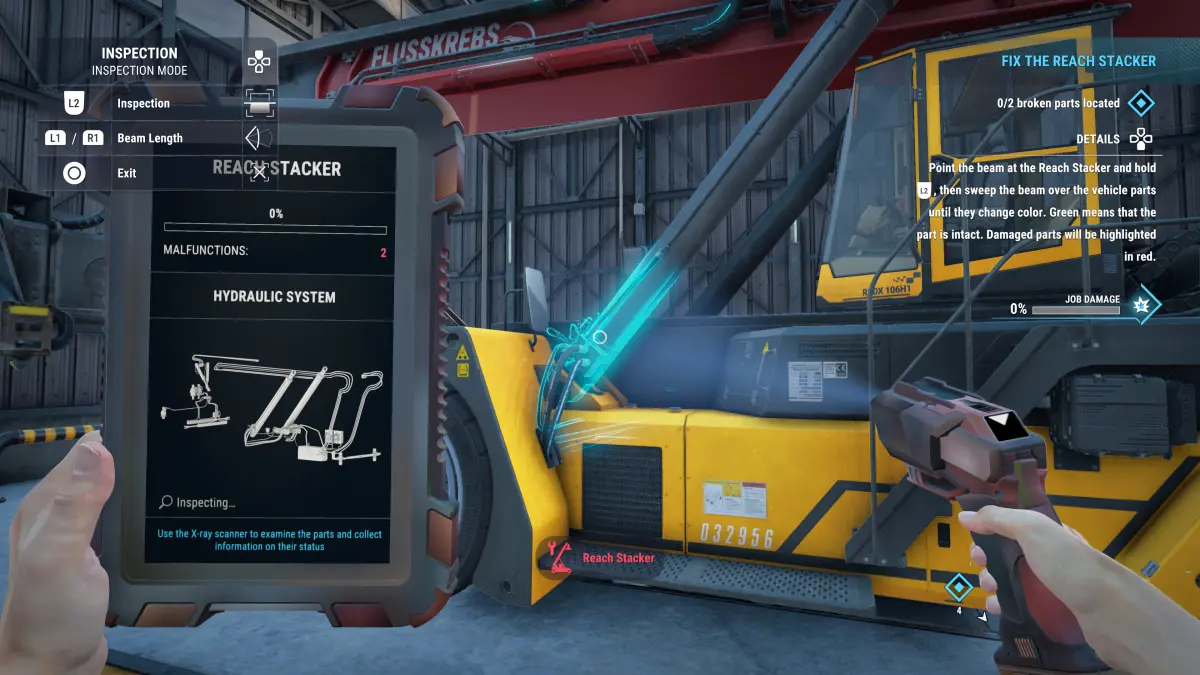Click the Job Damage burst icon
Image resolution: width=1200 pixels, height=675 pixels.
coord(1142,307)
